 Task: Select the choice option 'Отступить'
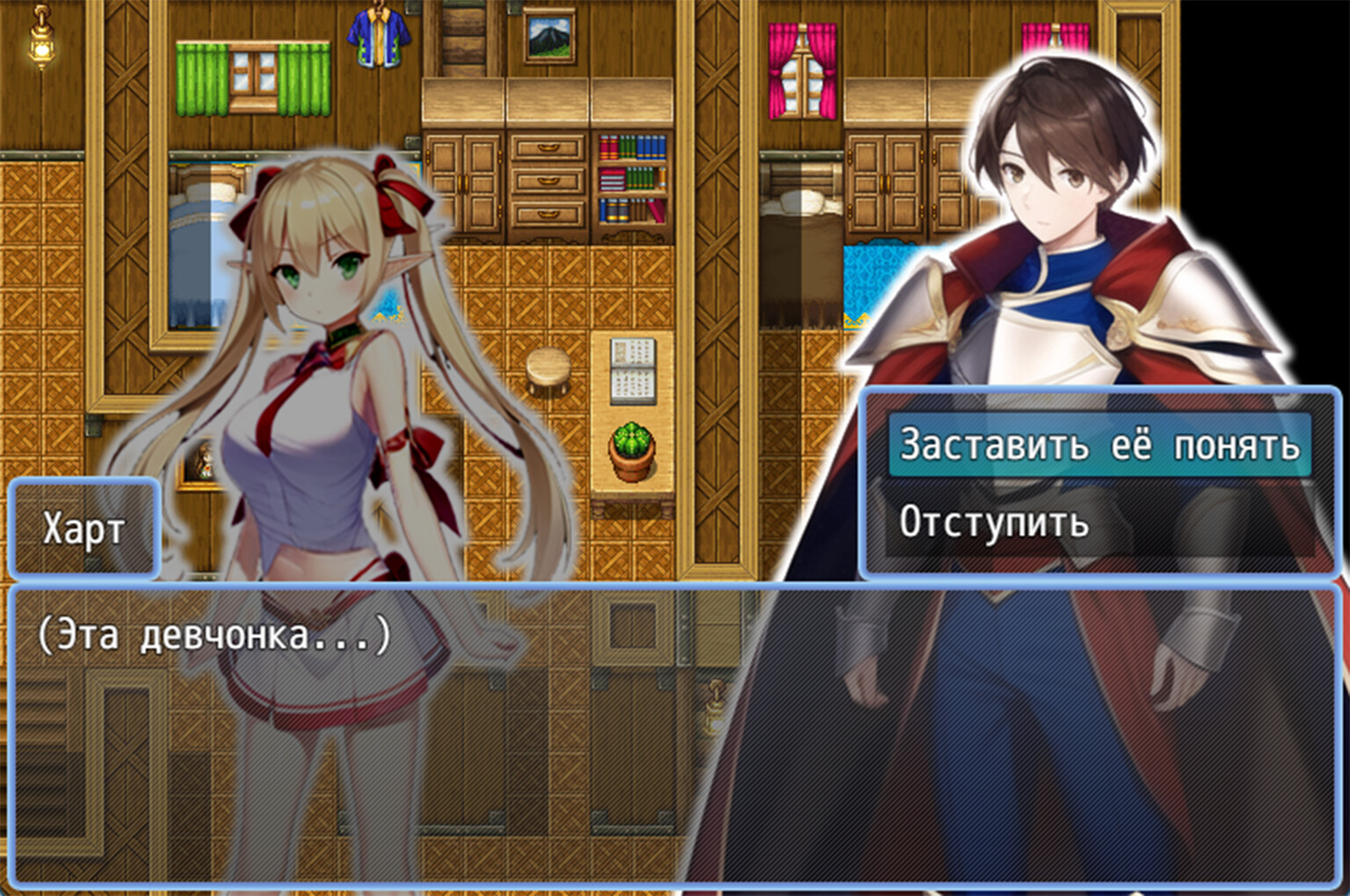point(991,524)
